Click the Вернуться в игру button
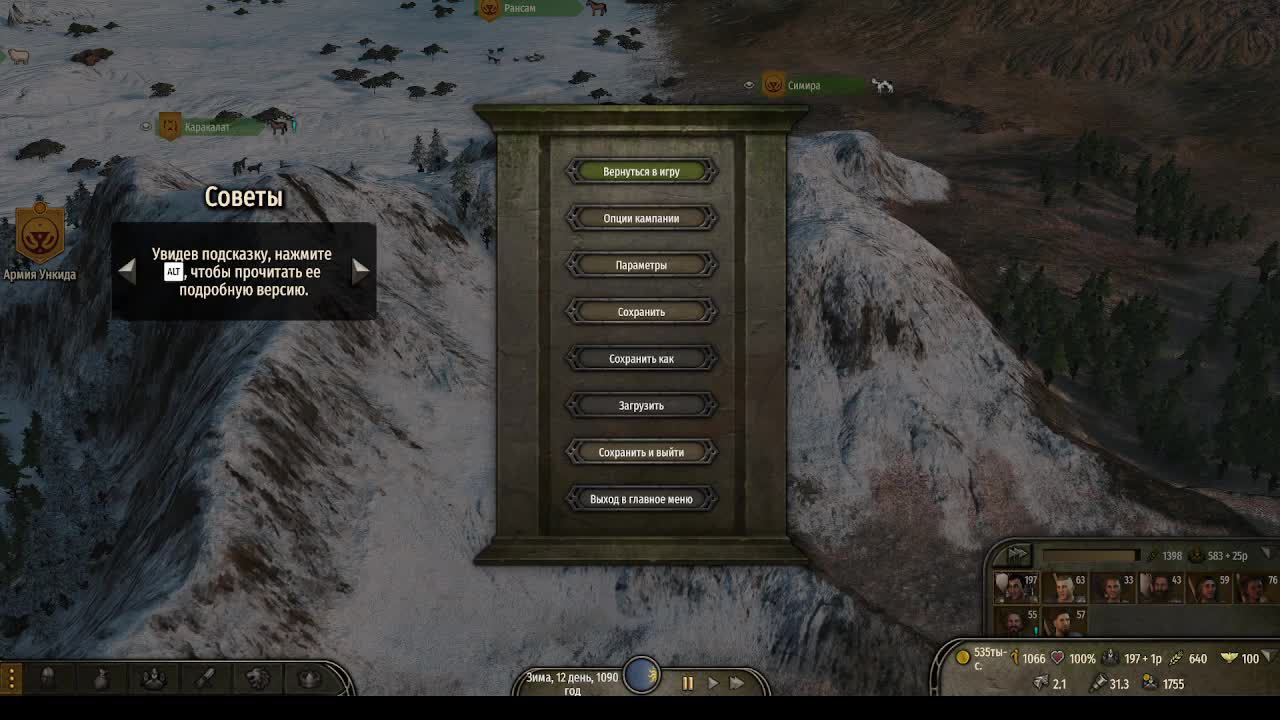 pyautogui.click(x=641, y=171)
